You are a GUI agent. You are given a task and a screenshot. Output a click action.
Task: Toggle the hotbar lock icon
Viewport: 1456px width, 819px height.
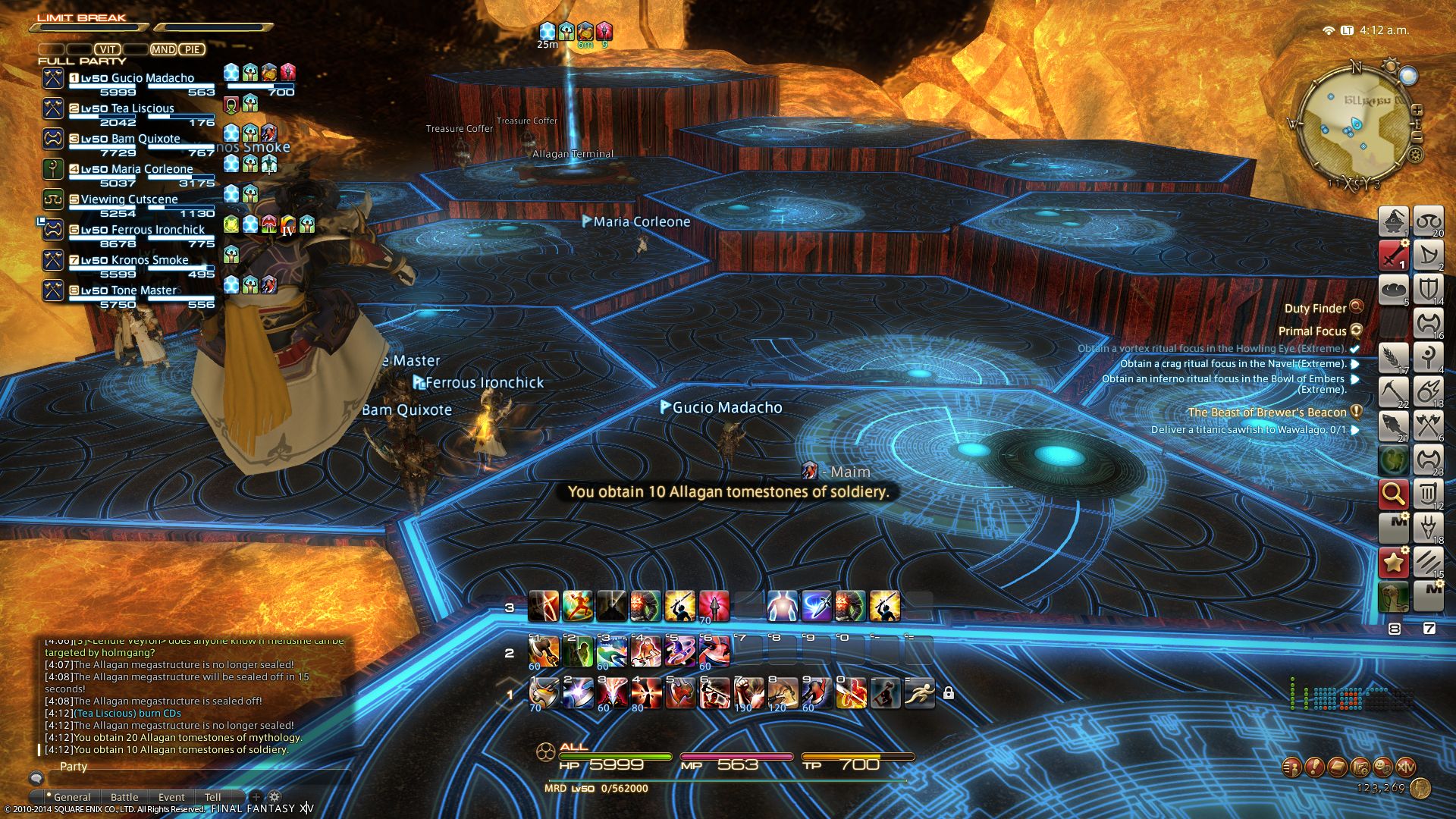pos(949,693)
